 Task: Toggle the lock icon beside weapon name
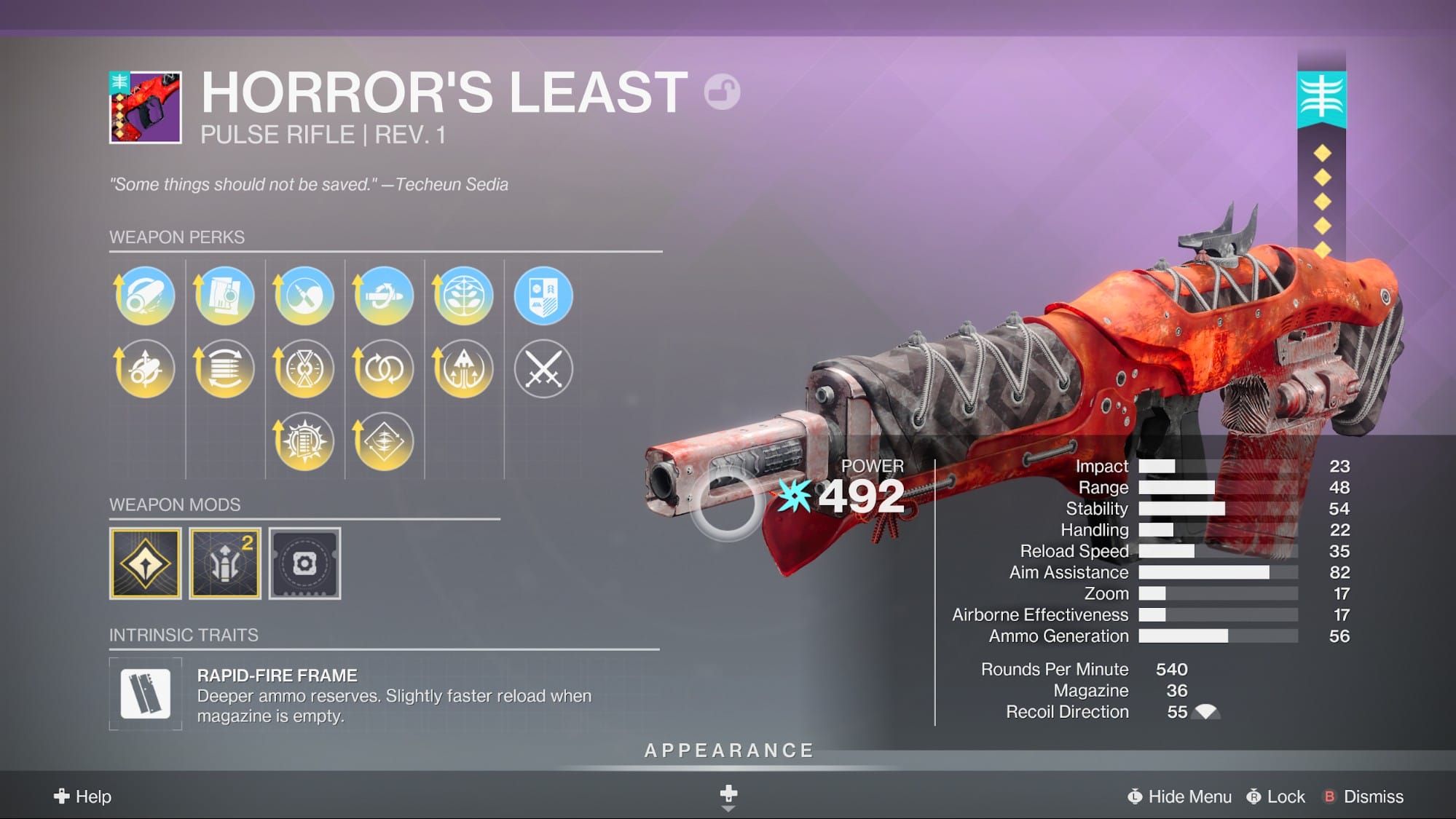pos(722,92)
